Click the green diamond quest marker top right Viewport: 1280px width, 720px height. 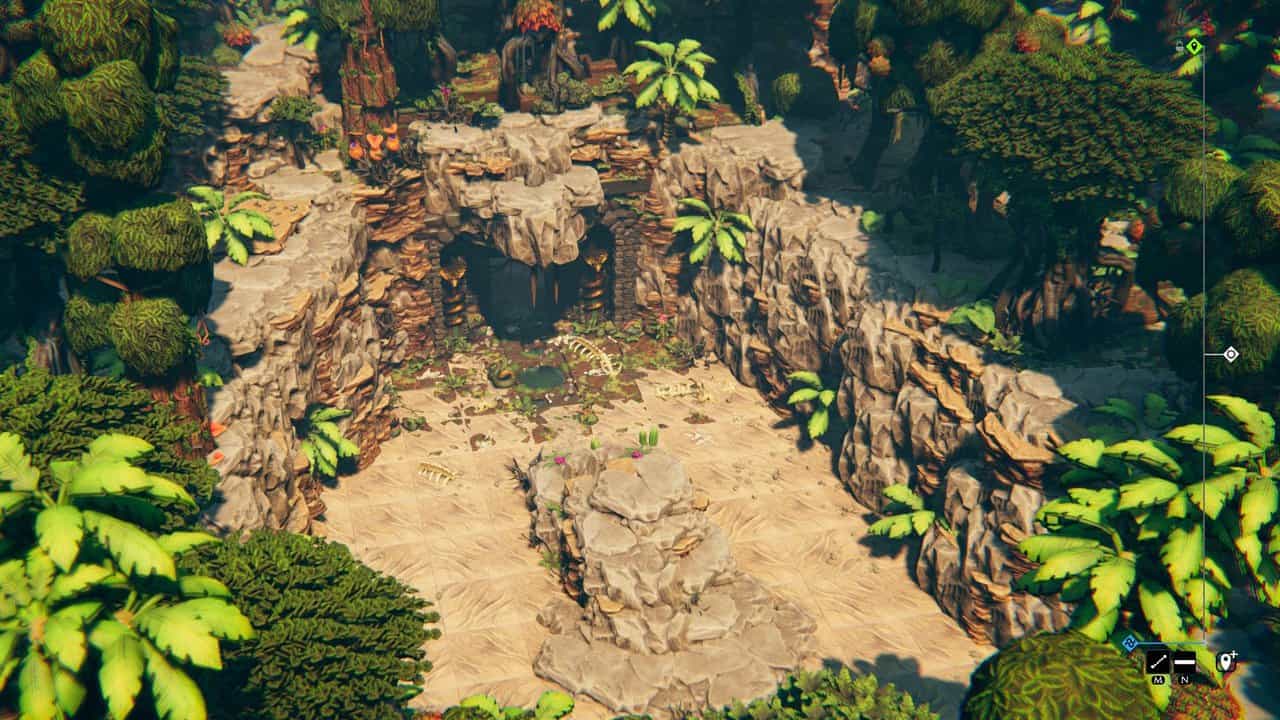point(1194,46)
